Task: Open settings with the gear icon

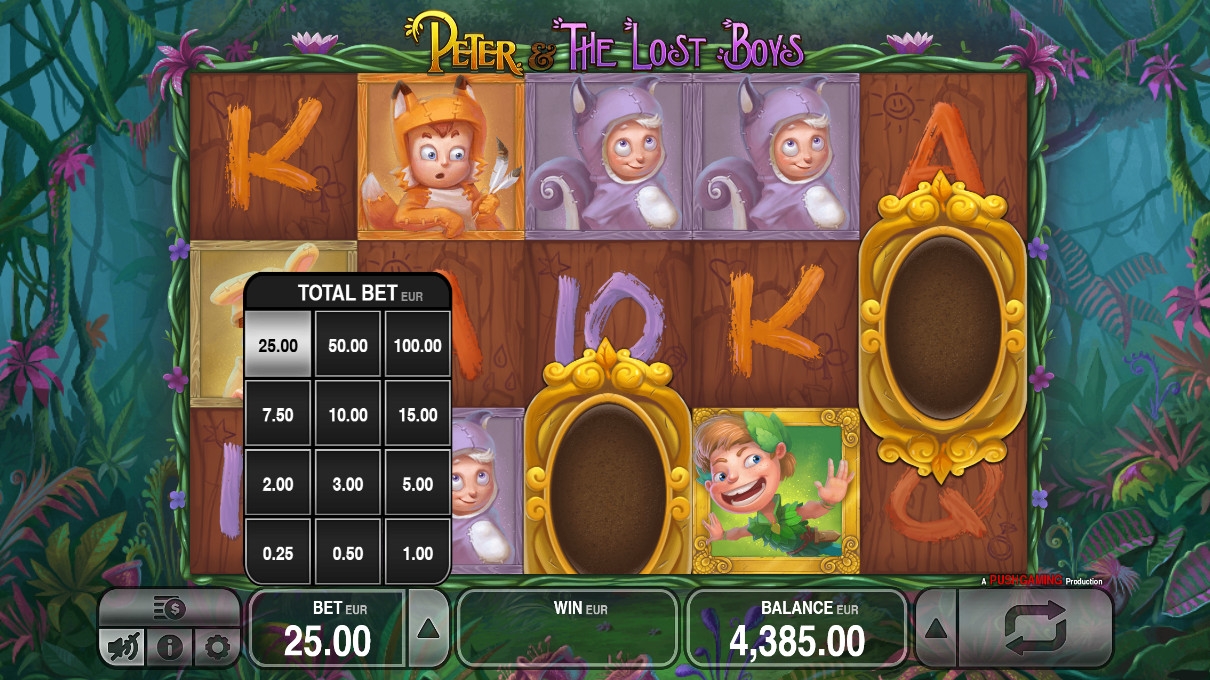Action: pyautogui.click(x=217, y=648)
